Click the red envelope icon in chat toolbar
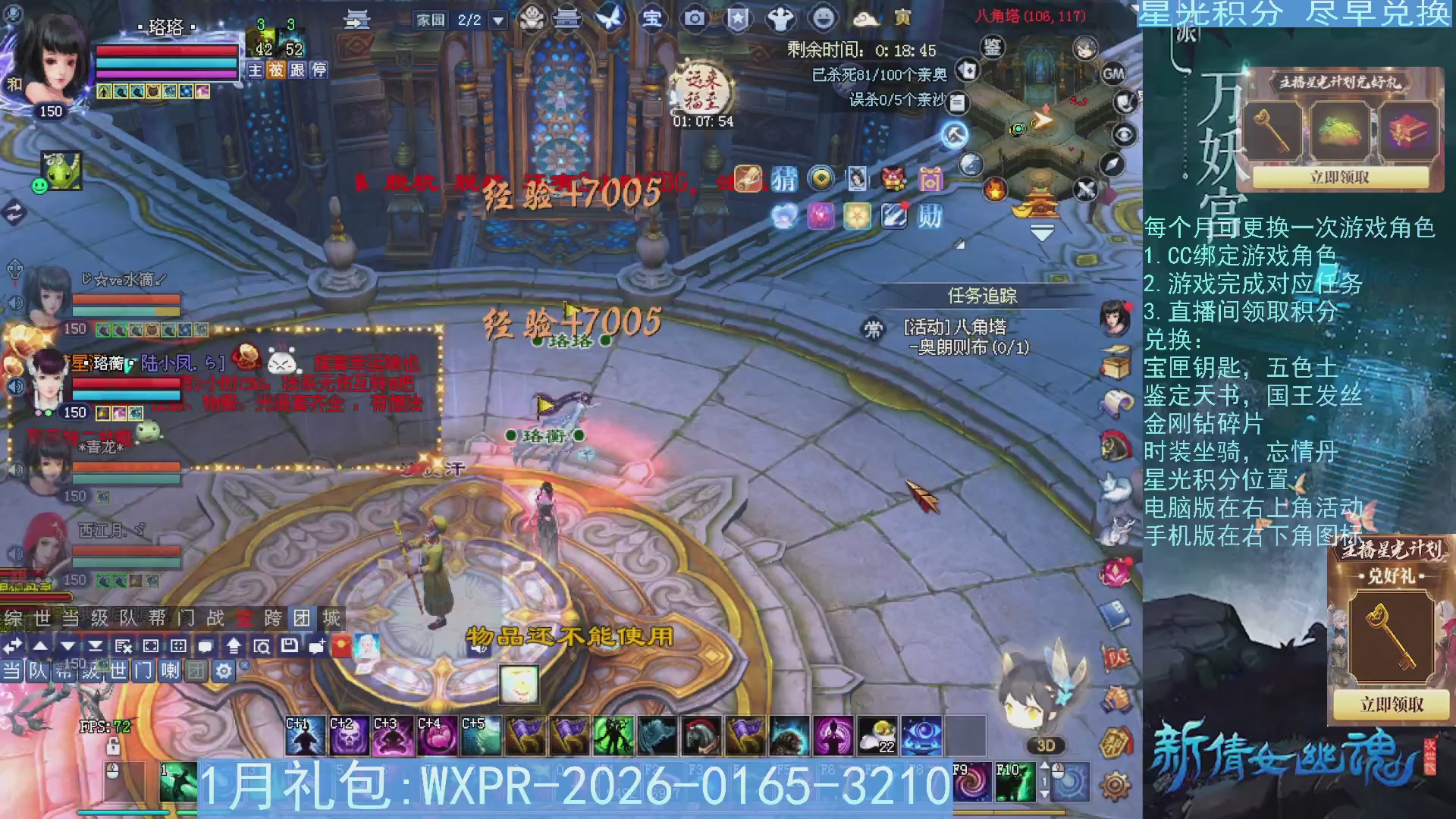 [x=340, y=645]
